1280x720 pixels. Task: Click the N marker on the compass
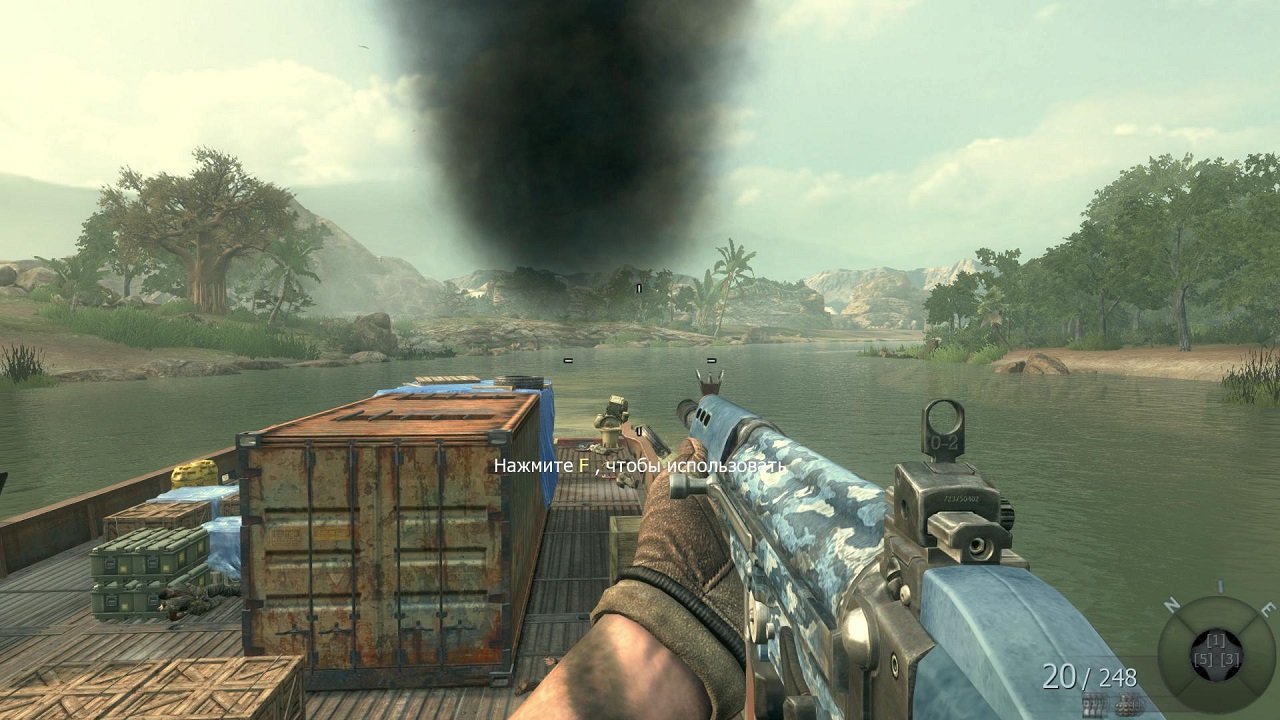click(x=1171, y=603)
